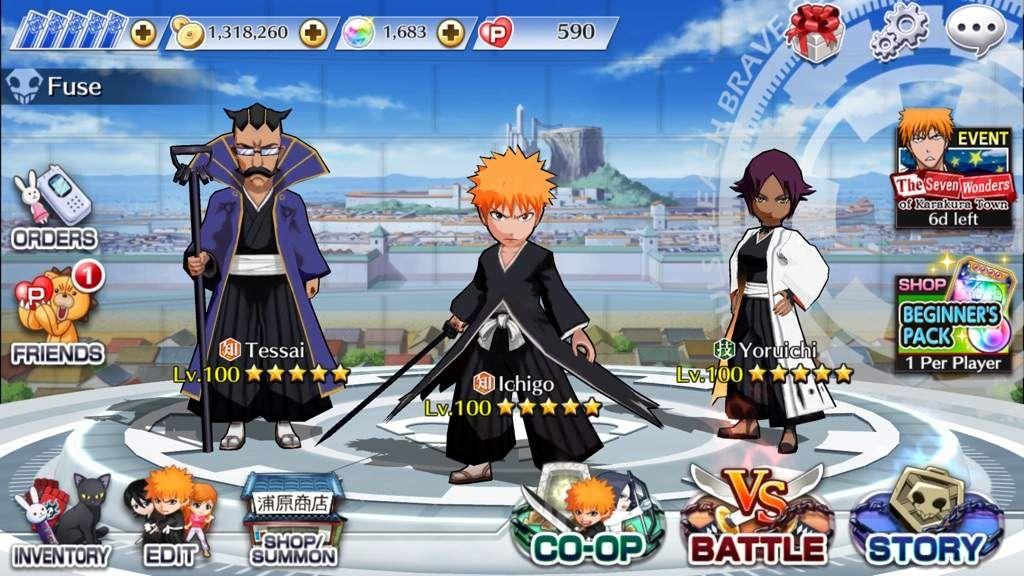Enter the VS Battle mode
Viewport: 1024px width, 576px height.
[756, 520]
